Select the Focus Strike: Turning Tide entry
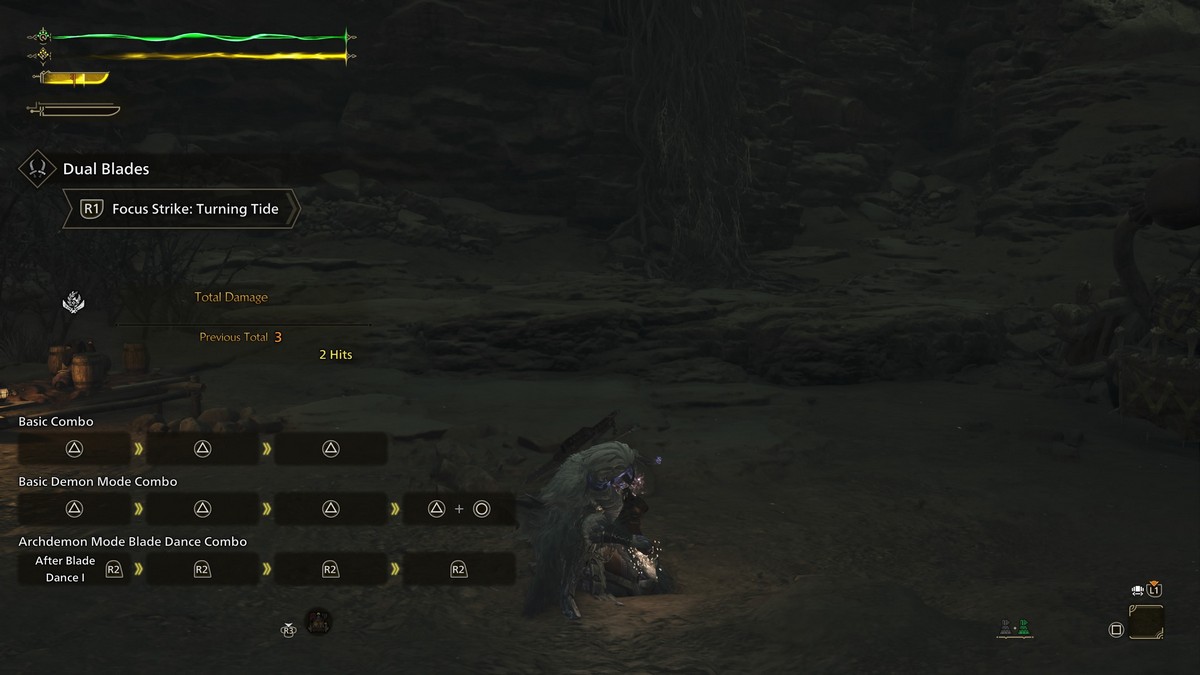The height and width of the screenshot is (675, 1200). pos(182,209)
